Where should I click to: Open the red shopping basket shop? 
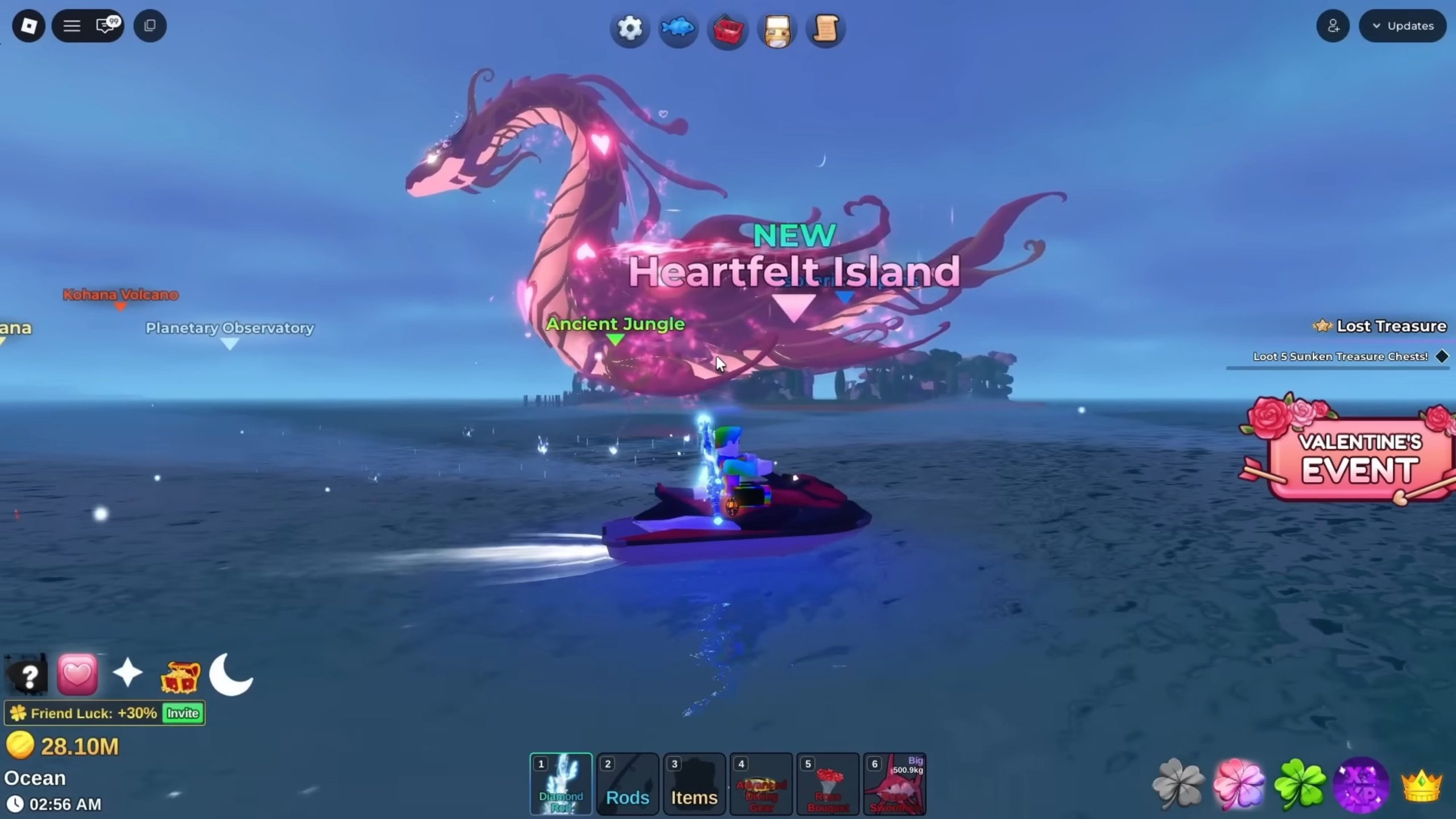[x=727, y=29]
